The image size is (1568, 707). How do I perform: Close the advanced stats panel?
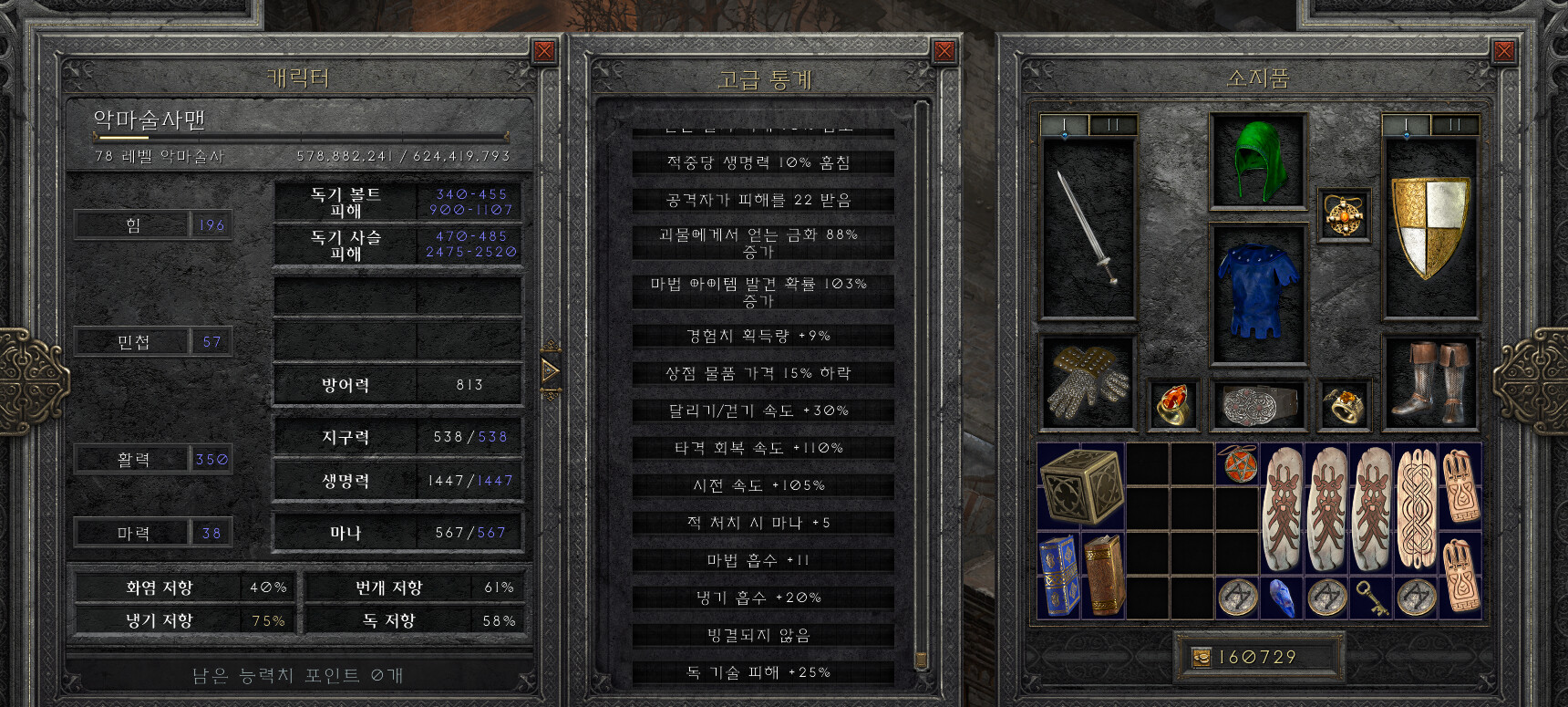(944, 51)
